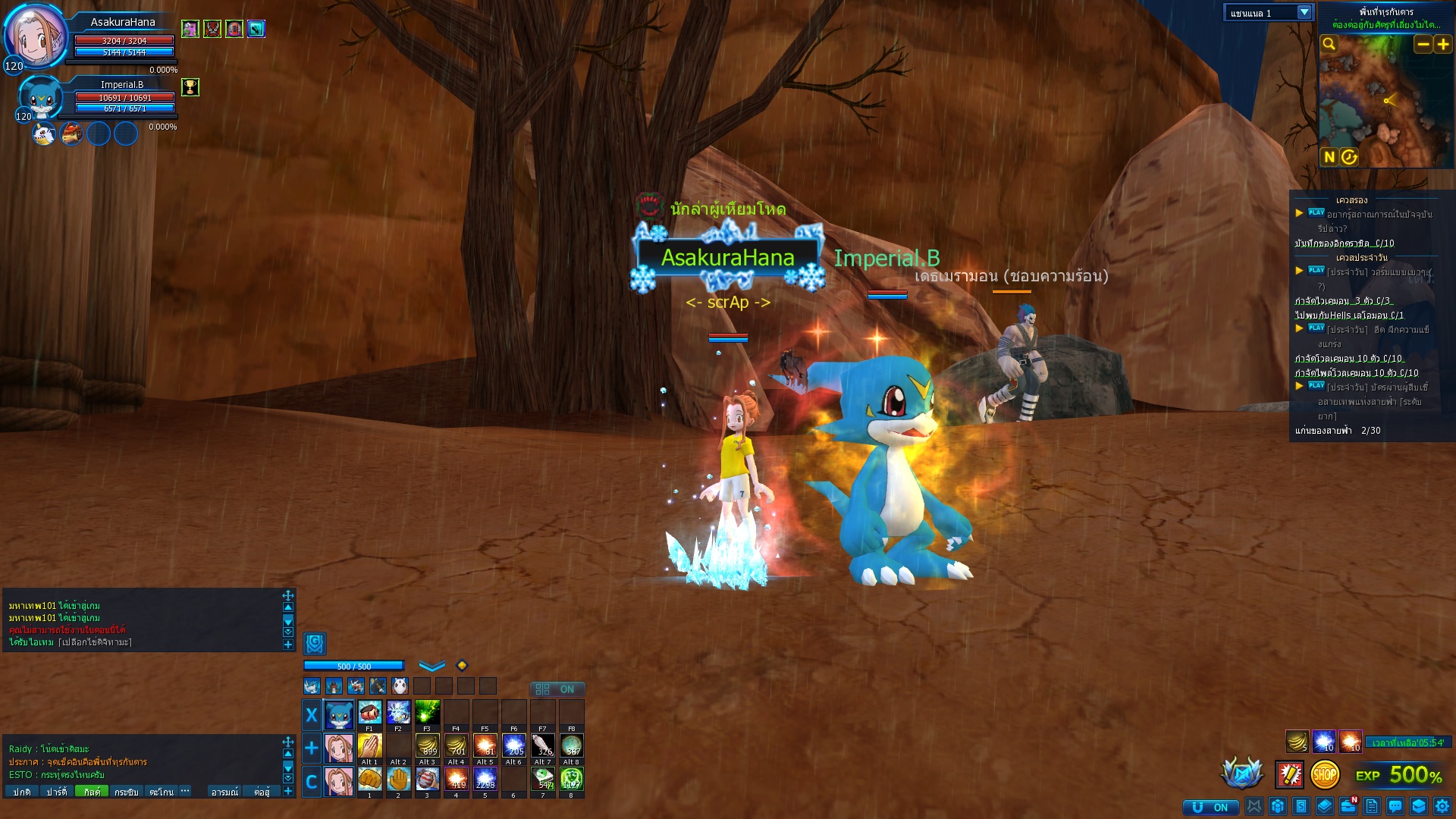Click the red exclamation event icon
Screen dimensions: 1456x819
click(x=1289, y=775)
